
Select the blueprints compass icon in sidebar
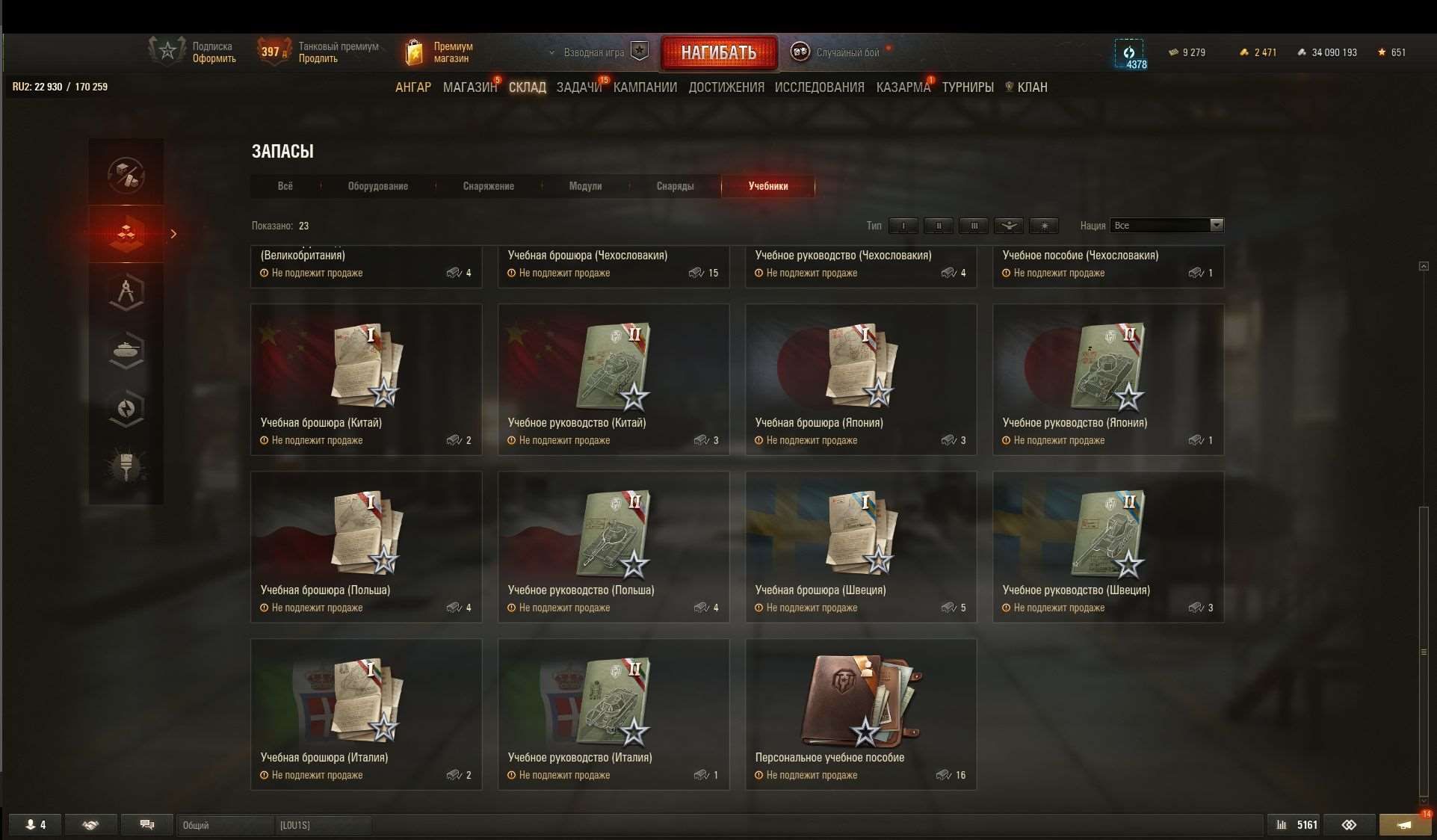click(126, 291)
